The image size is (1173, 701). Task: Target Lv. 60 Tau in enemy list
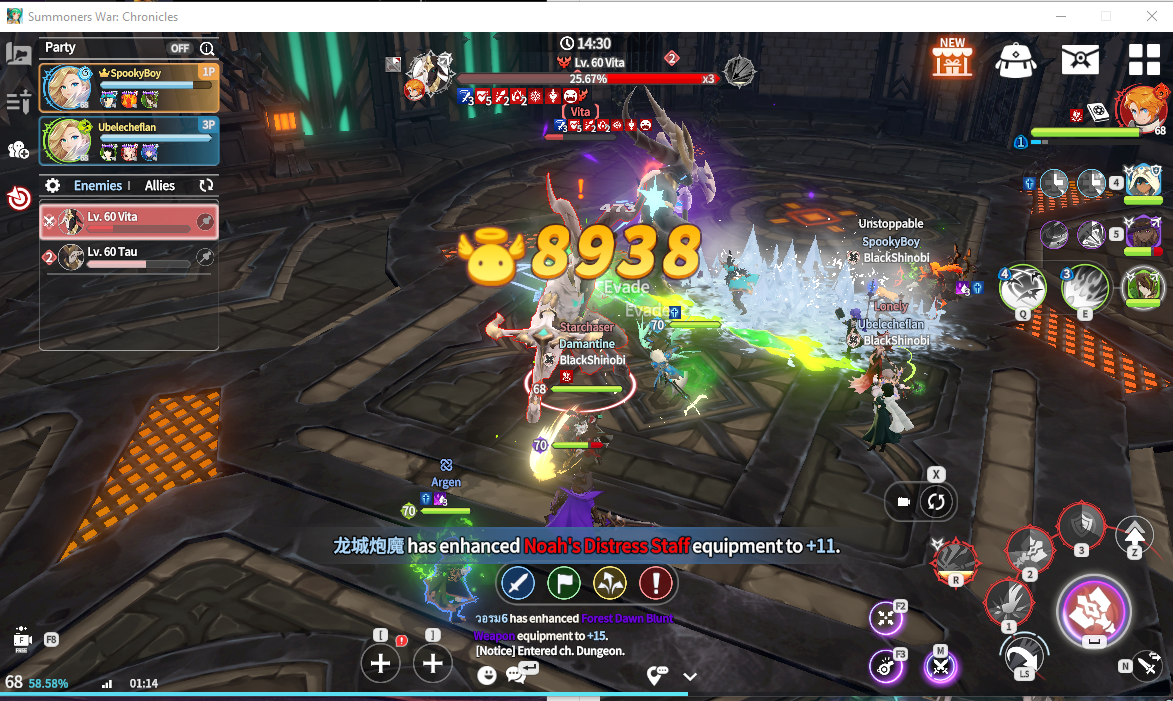pyautogui.click(x=129, y=257)
